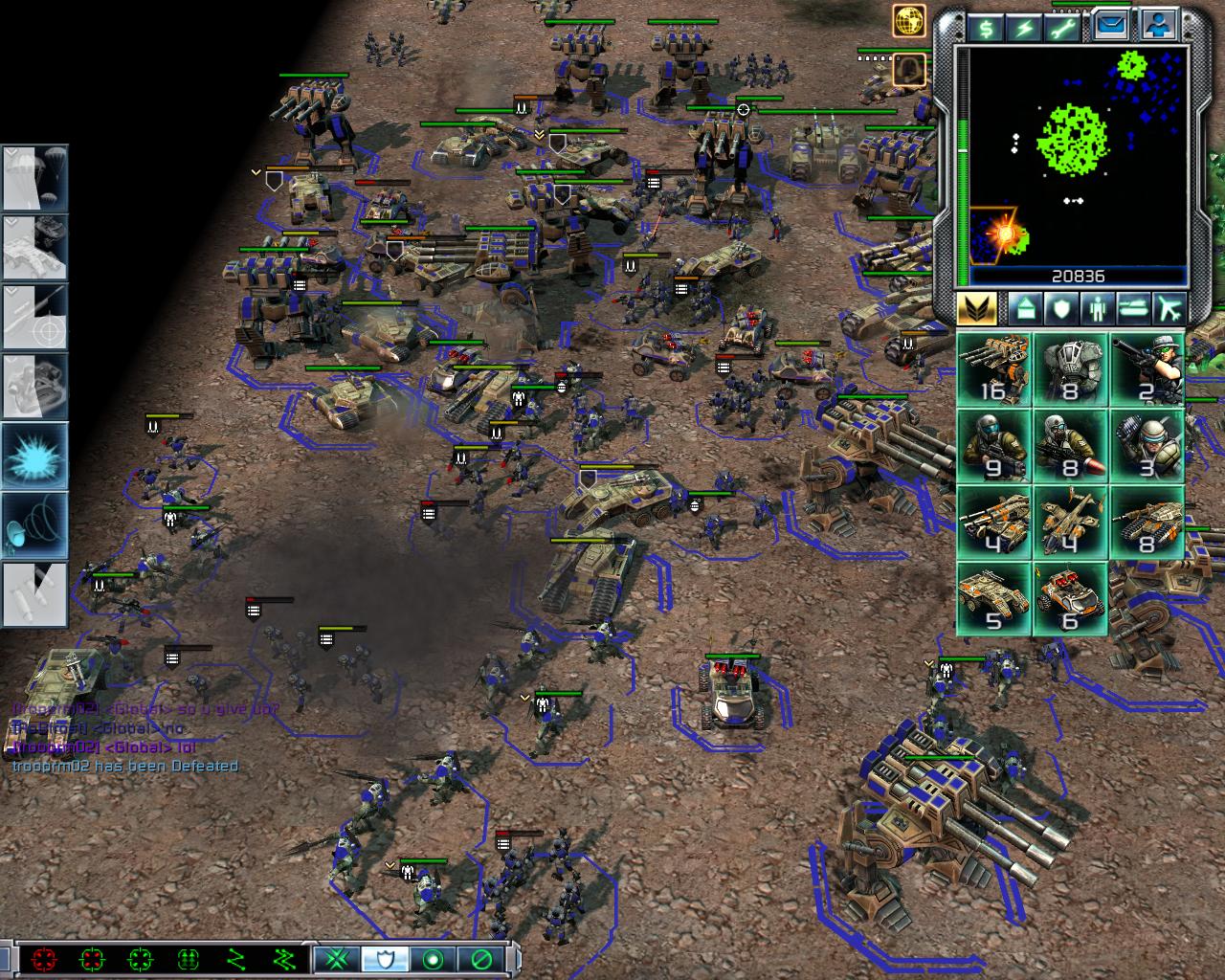Activate repair mode with the wrench button

tap(1064, 29)
